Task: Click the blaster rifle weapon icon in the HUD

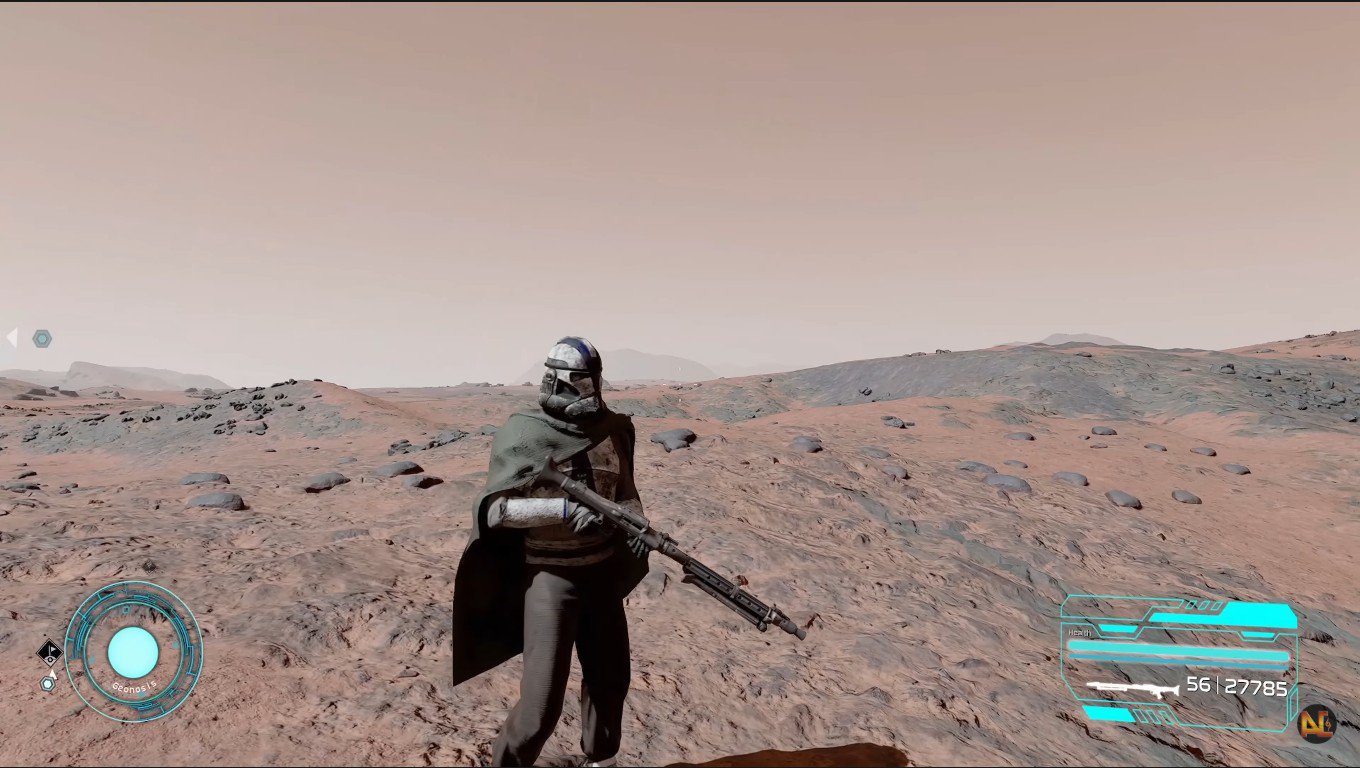Action: pos(1133,688)
